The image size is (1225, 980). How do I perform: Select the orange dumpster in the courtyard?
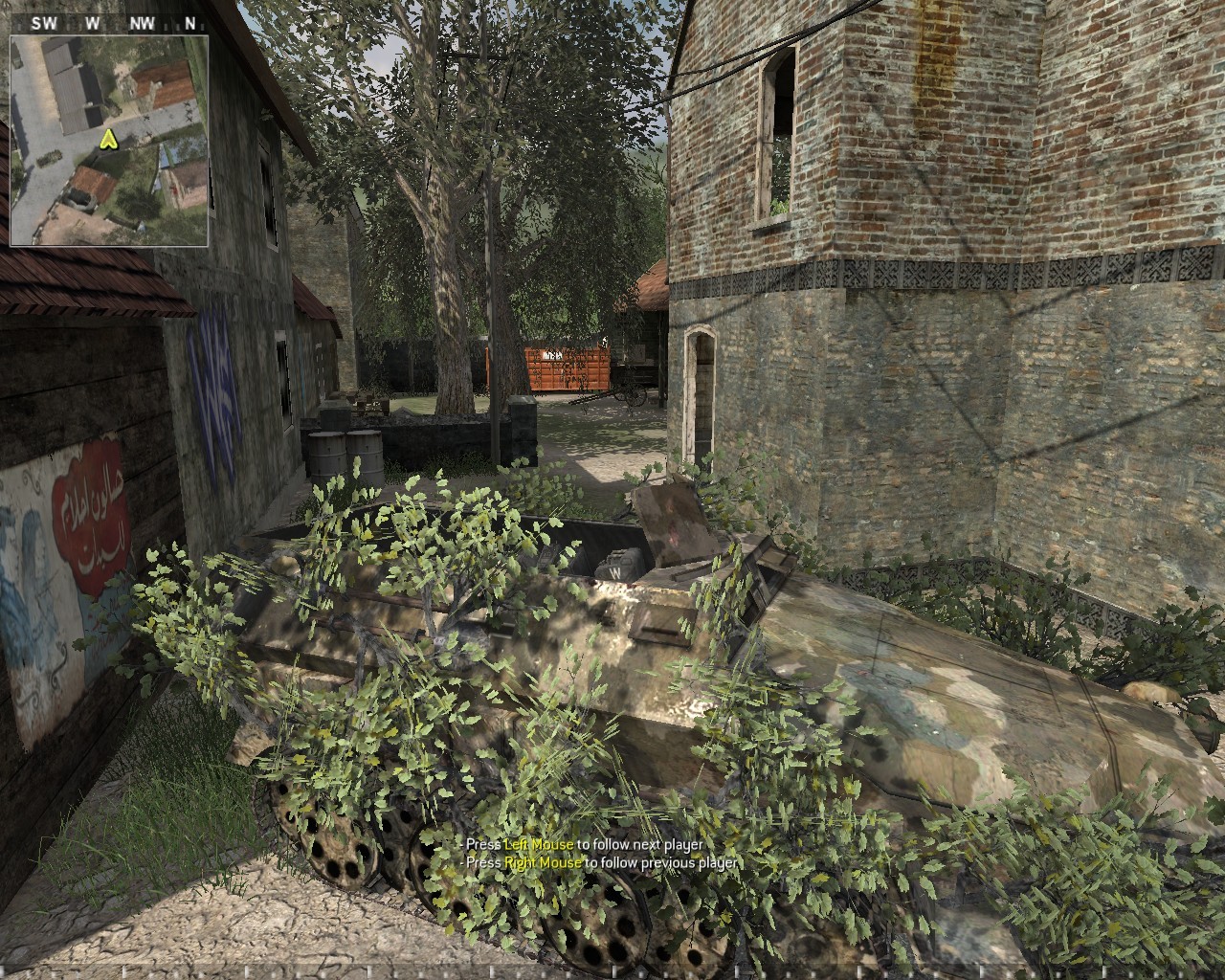pyautogui.click(x=565, y=368)
